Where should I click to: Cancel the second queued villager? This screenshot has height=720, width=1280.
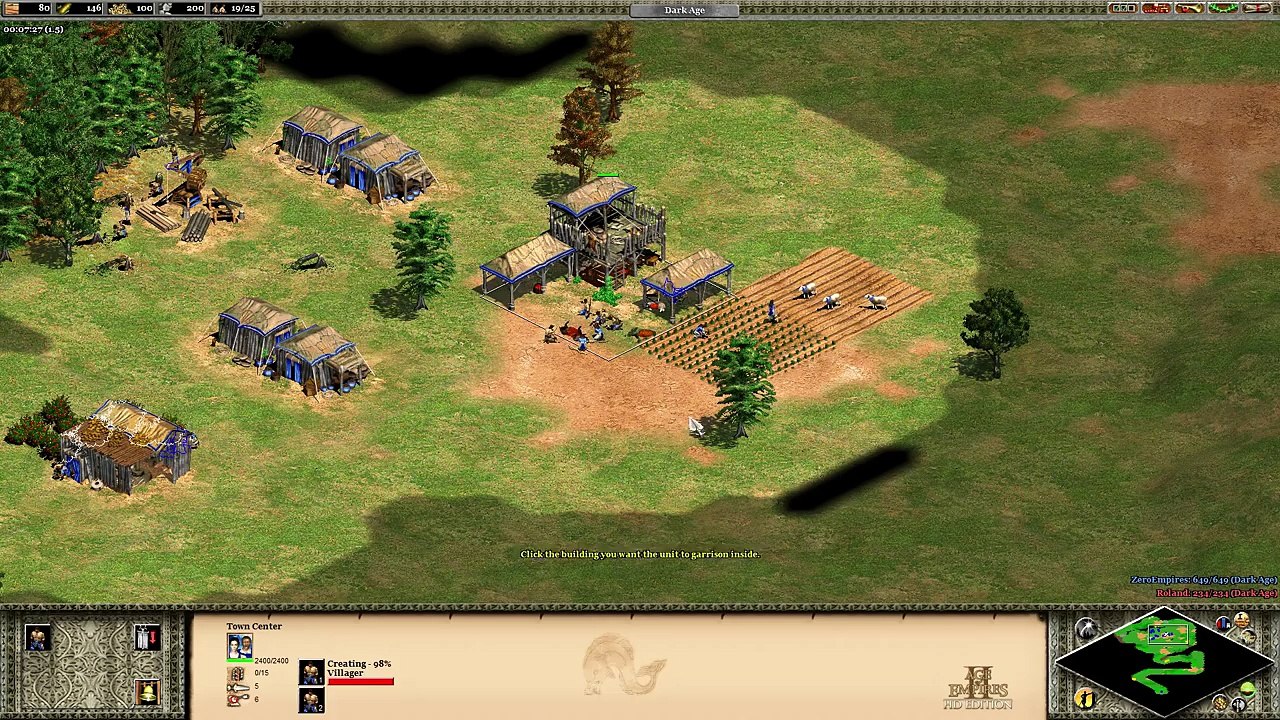(x=311, y=701)
